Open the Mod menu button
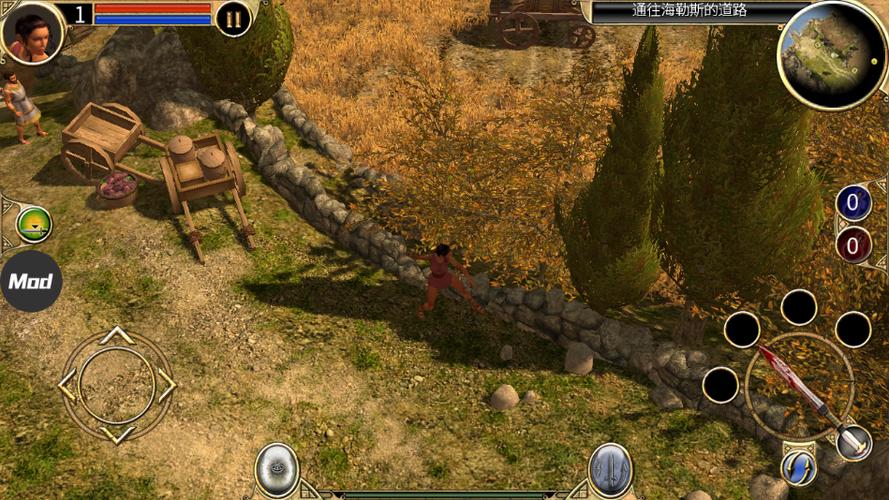The width and height of the screenshot is (889, 500). tap(31, 281)
